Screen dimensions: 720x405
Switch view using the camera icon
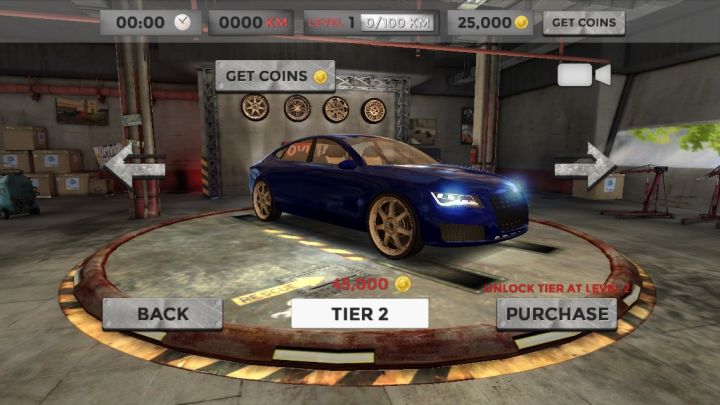click(x=584, y=76)
